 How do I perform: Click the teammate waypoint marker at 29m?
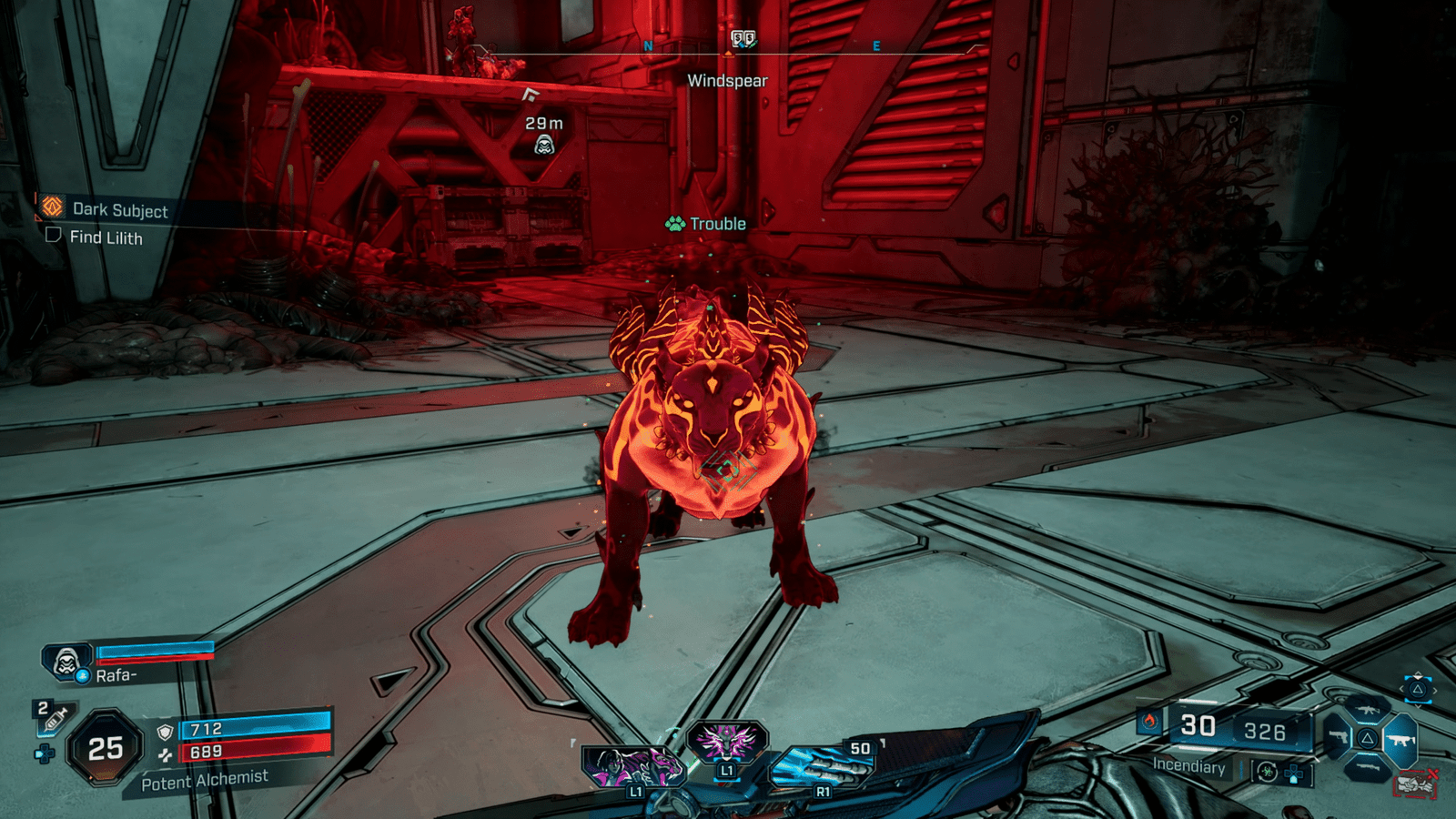click(x=544, y=144)
